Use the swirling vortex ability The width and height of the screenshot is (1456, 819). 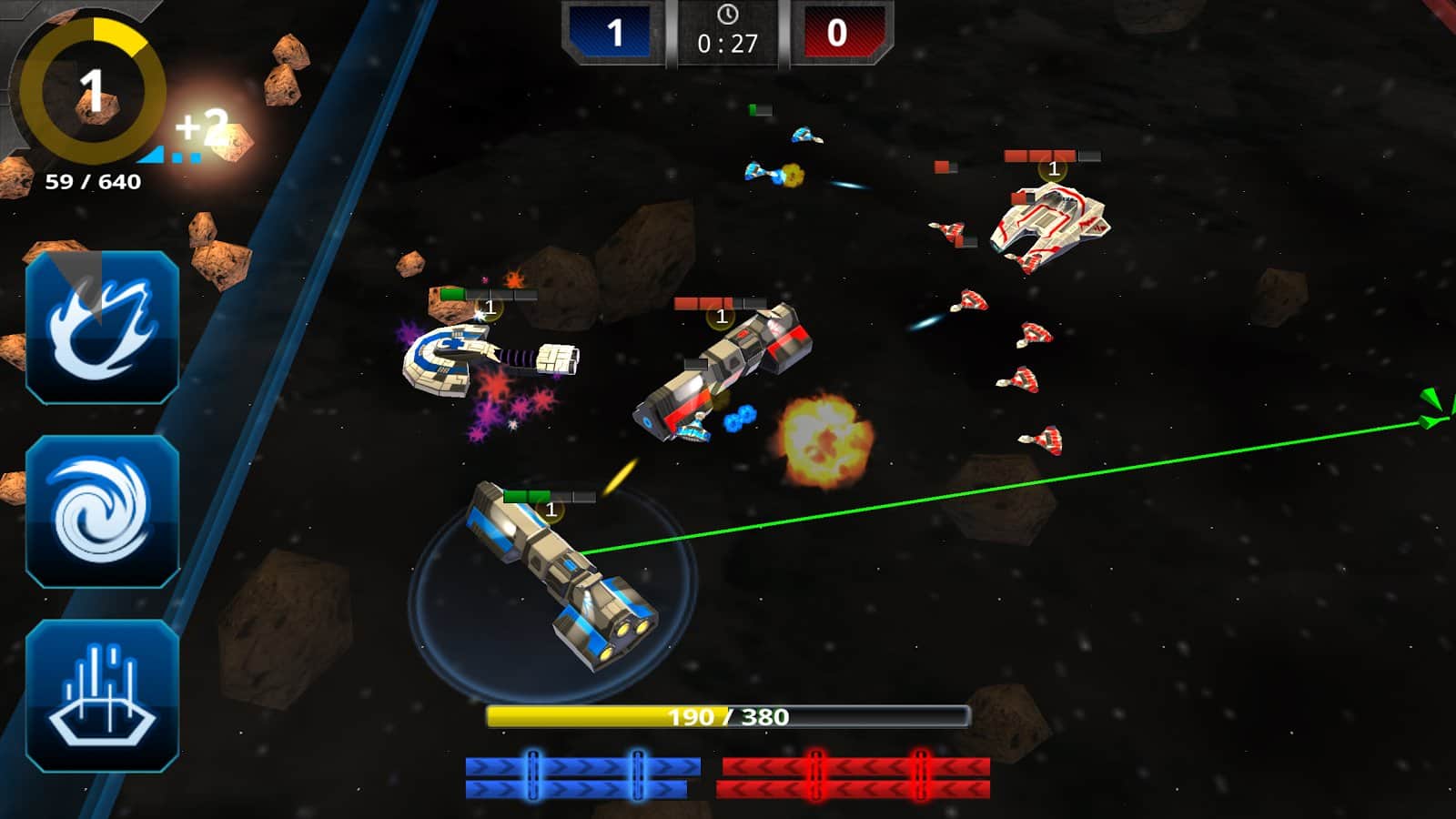[x=102, y=511]
